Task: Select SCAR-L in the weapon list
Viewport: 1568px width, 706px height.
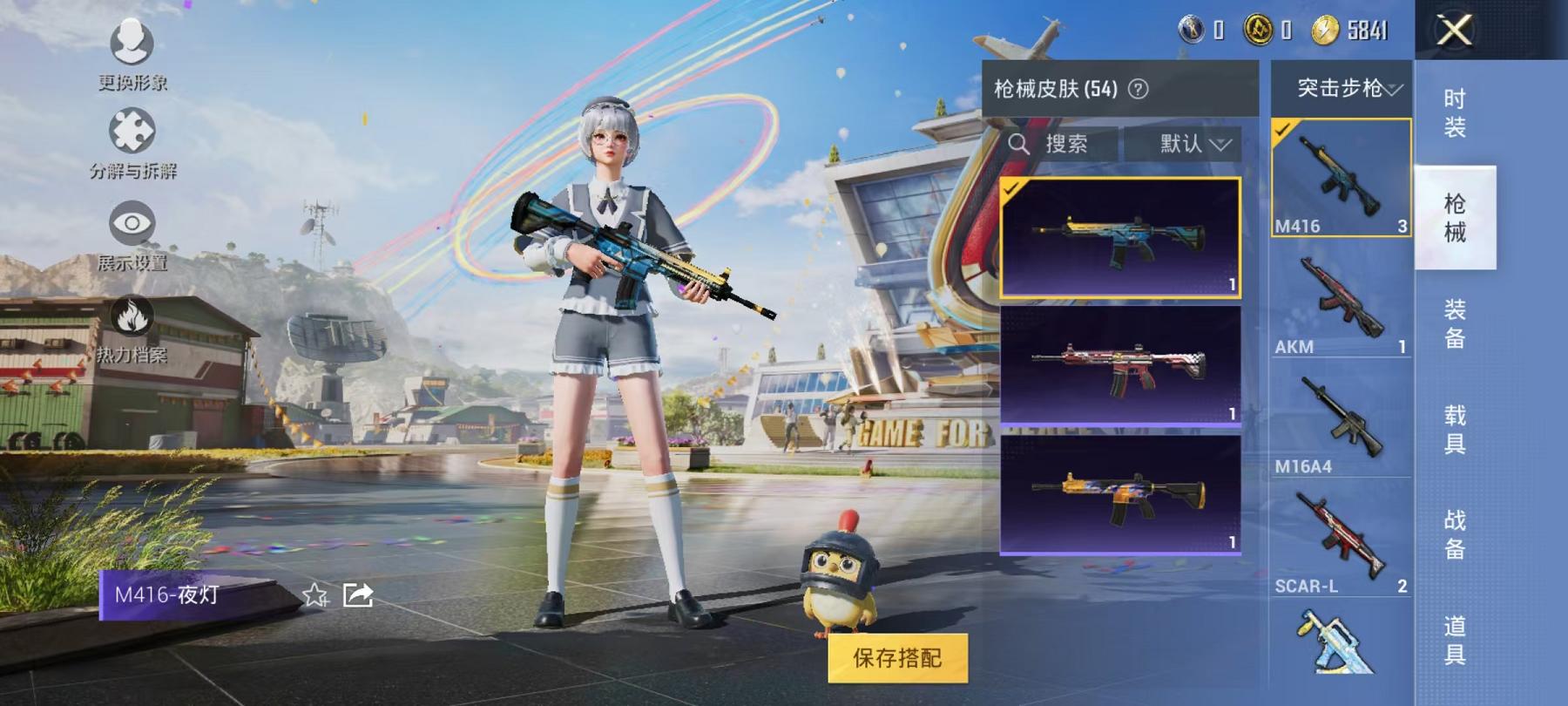Action: tap(1342, 532)
